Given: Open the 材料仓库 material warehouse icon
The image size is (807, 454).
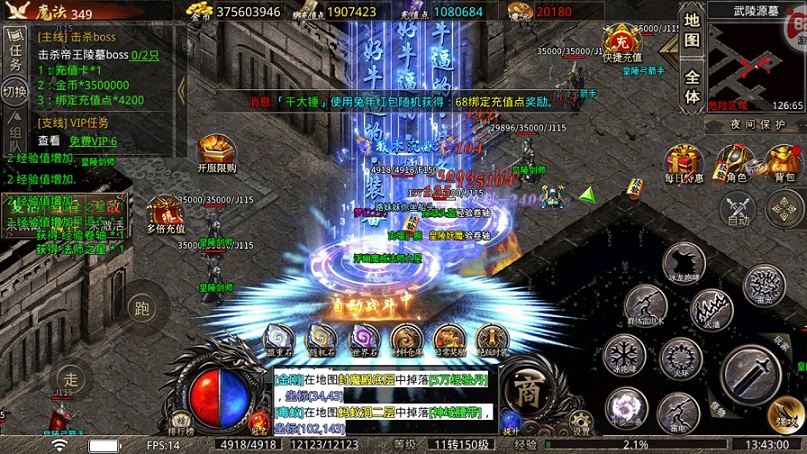Looking at the screenshot, I should 406,340.
